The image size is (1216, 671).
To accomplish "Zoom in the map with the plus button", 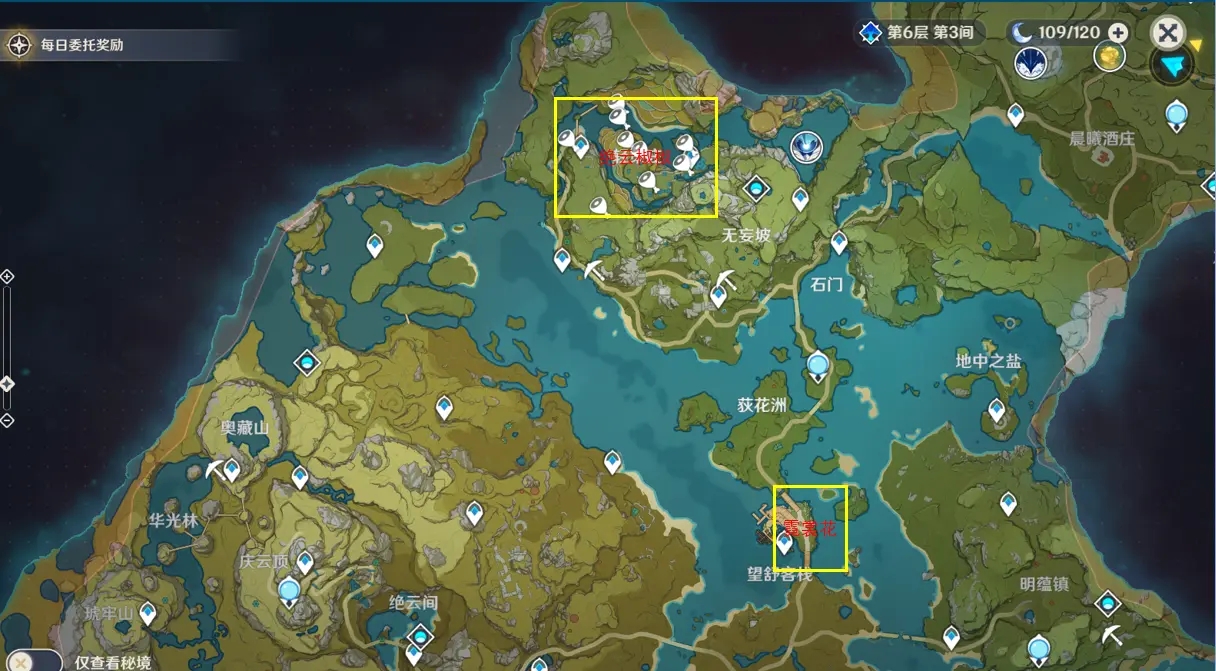I will pos(7,276).
